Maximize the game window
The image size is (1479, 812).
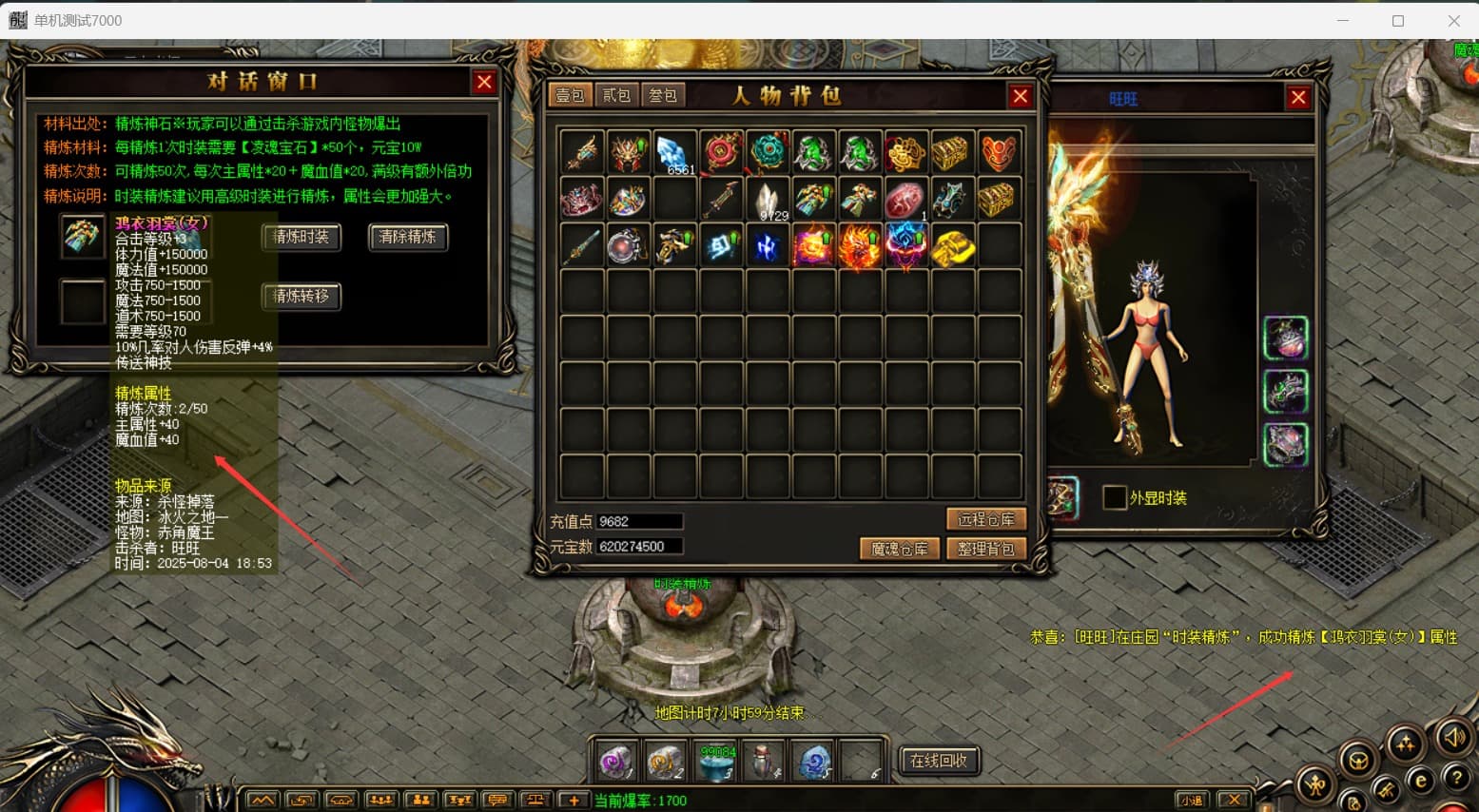point(1397,20)
